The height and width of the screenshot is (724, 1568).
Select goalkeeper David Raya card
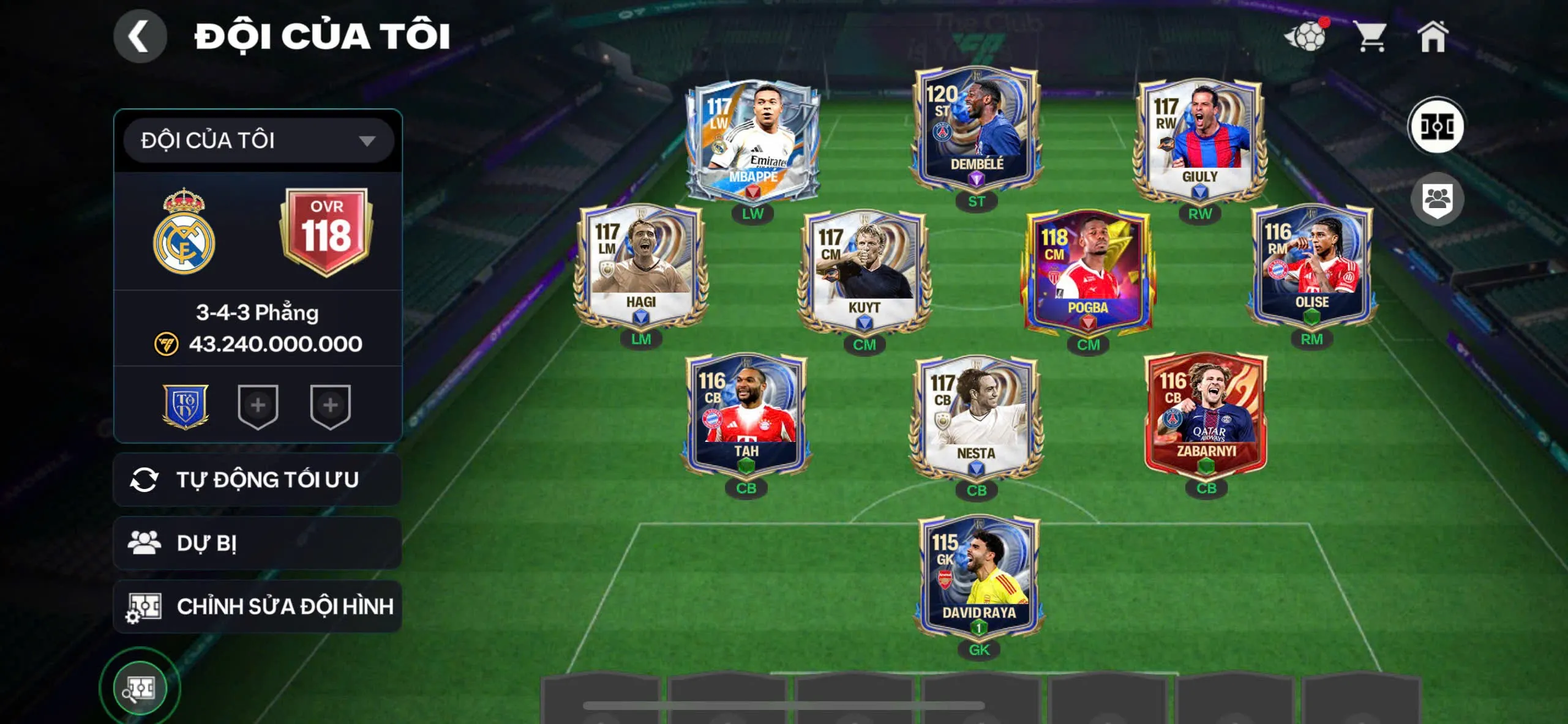978,577
